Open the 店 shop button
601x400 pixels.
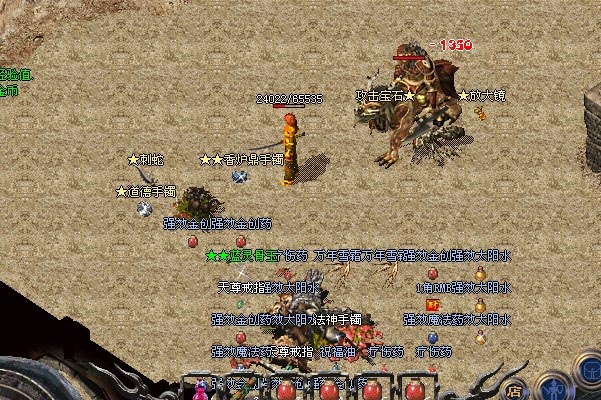[x=514, y=390]
